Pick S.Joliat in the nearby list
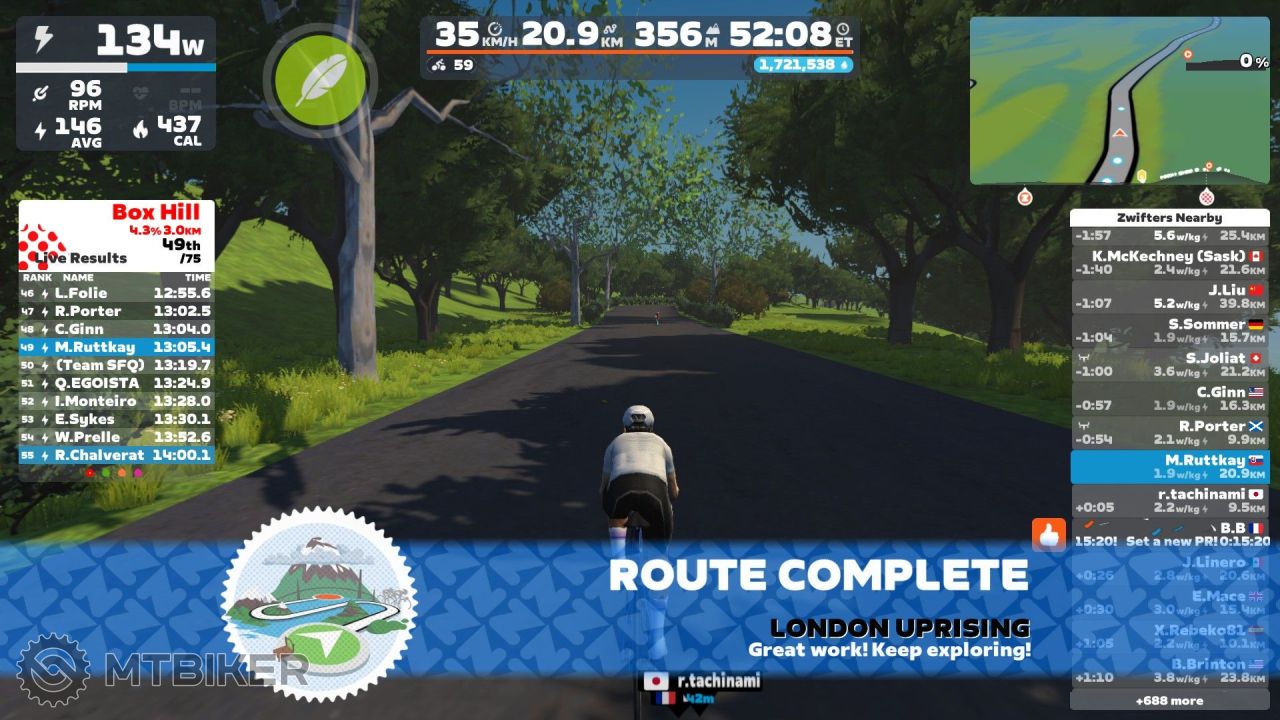The width and height of the screenshot is (1280, 720). pyautogui.click(x=1168, y=365)
